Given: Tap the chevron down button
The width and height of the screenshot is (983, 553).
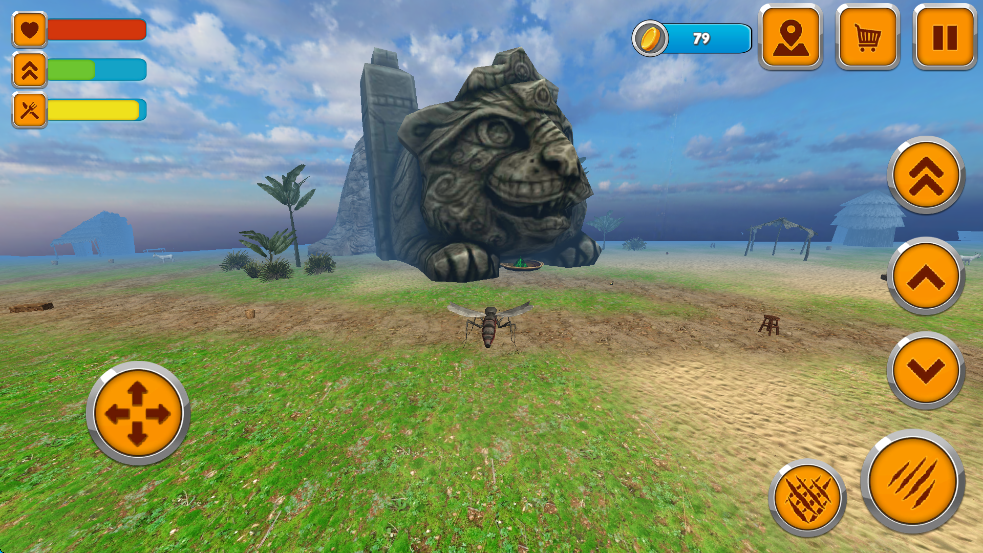Looking at the screenshot, I should pos(926,371).
